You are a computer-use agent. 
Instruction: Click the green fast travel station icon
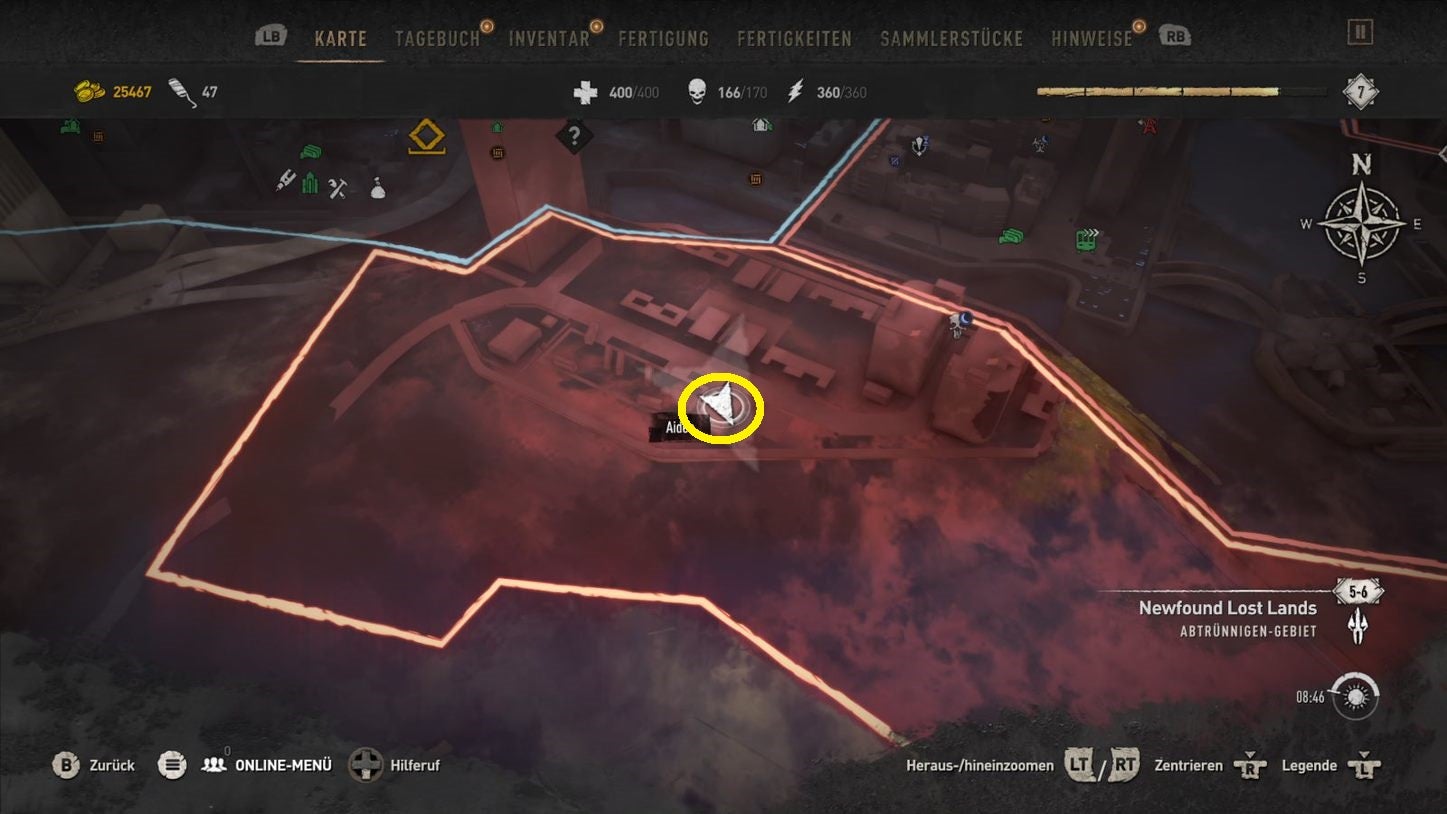point(1086,239)
